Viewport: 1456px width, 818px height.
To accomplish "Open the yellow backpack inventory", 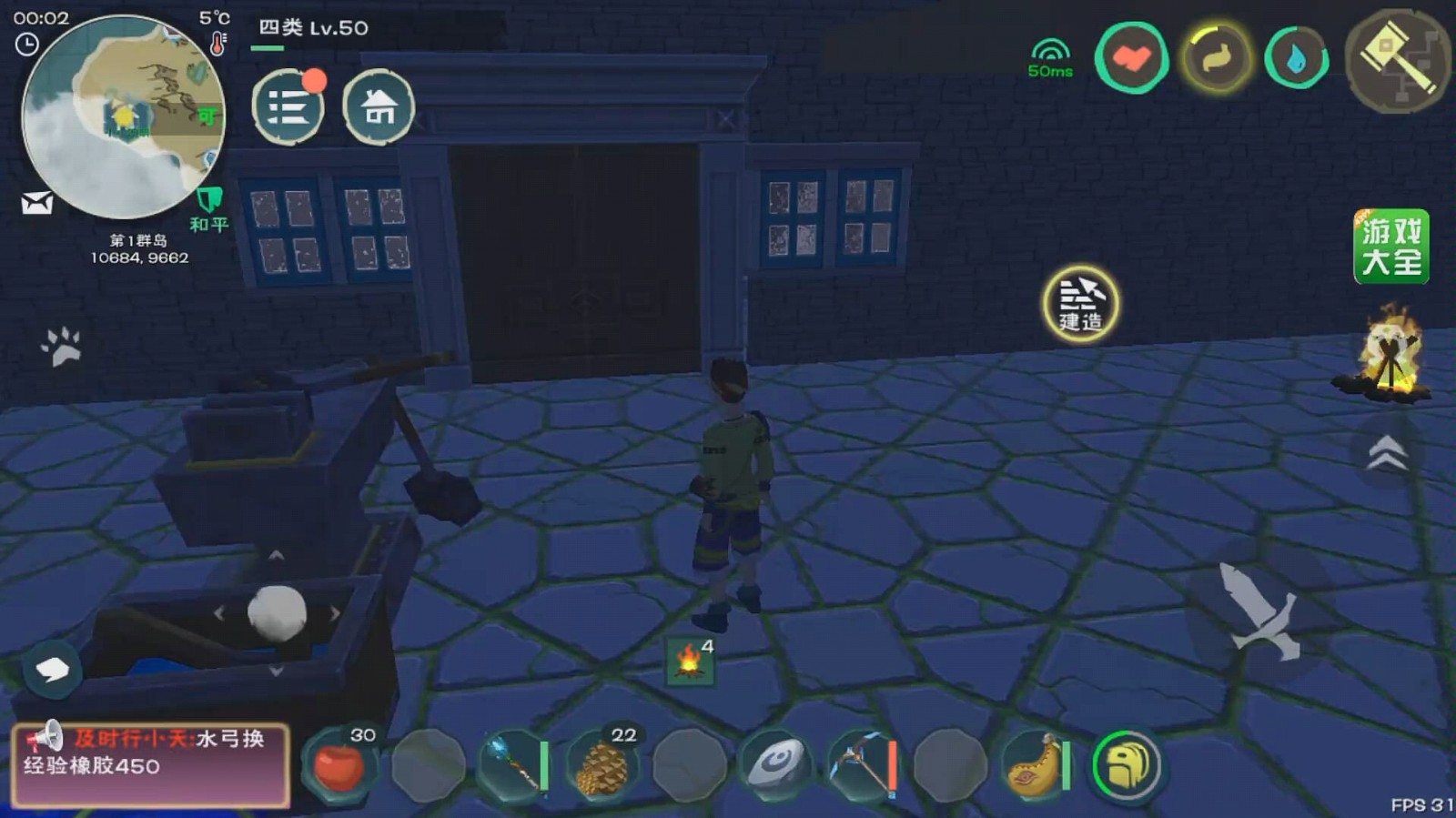I will point(1126,766).
